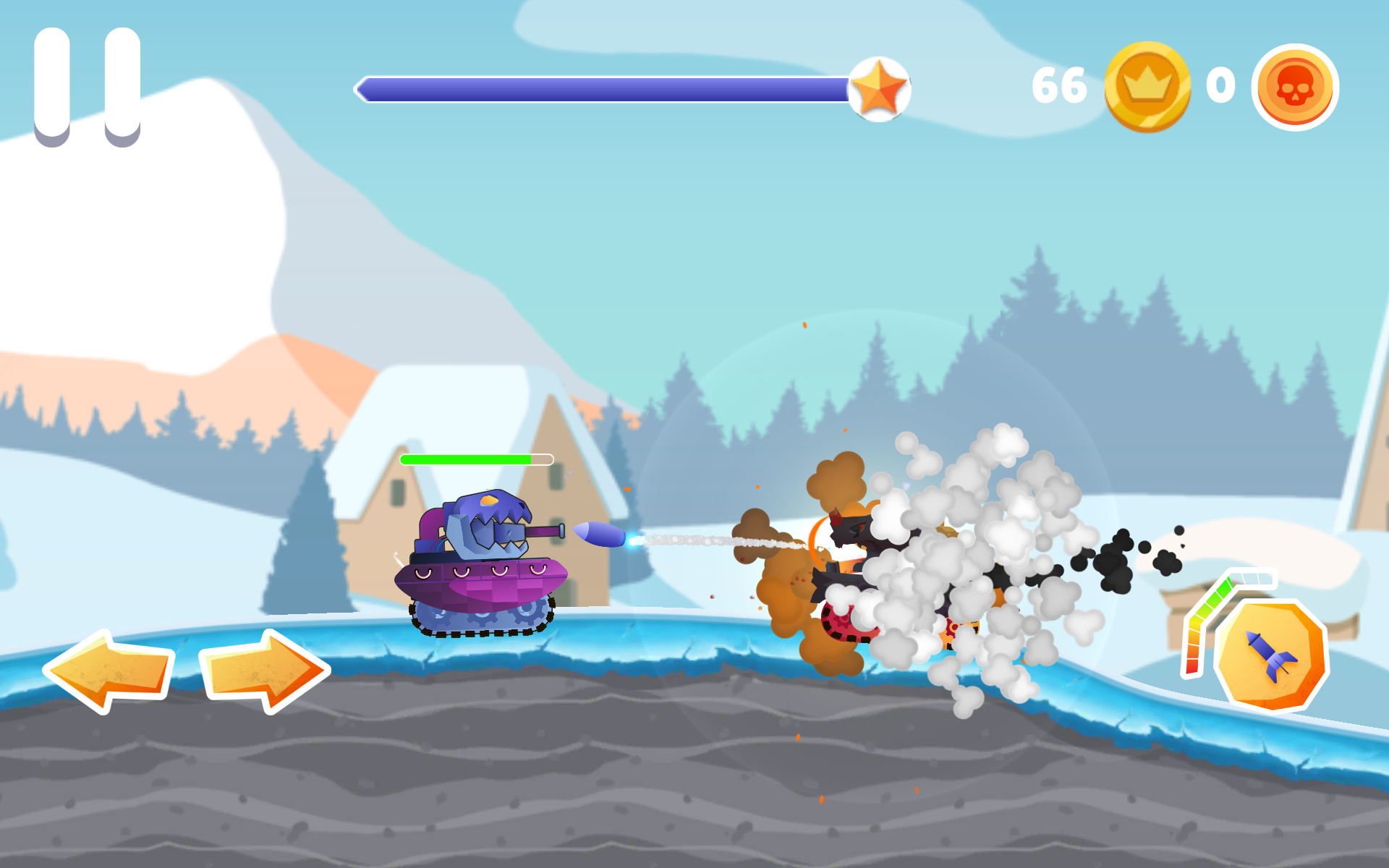Tap the coin counter showing 66

click(x=1060, y=85)
